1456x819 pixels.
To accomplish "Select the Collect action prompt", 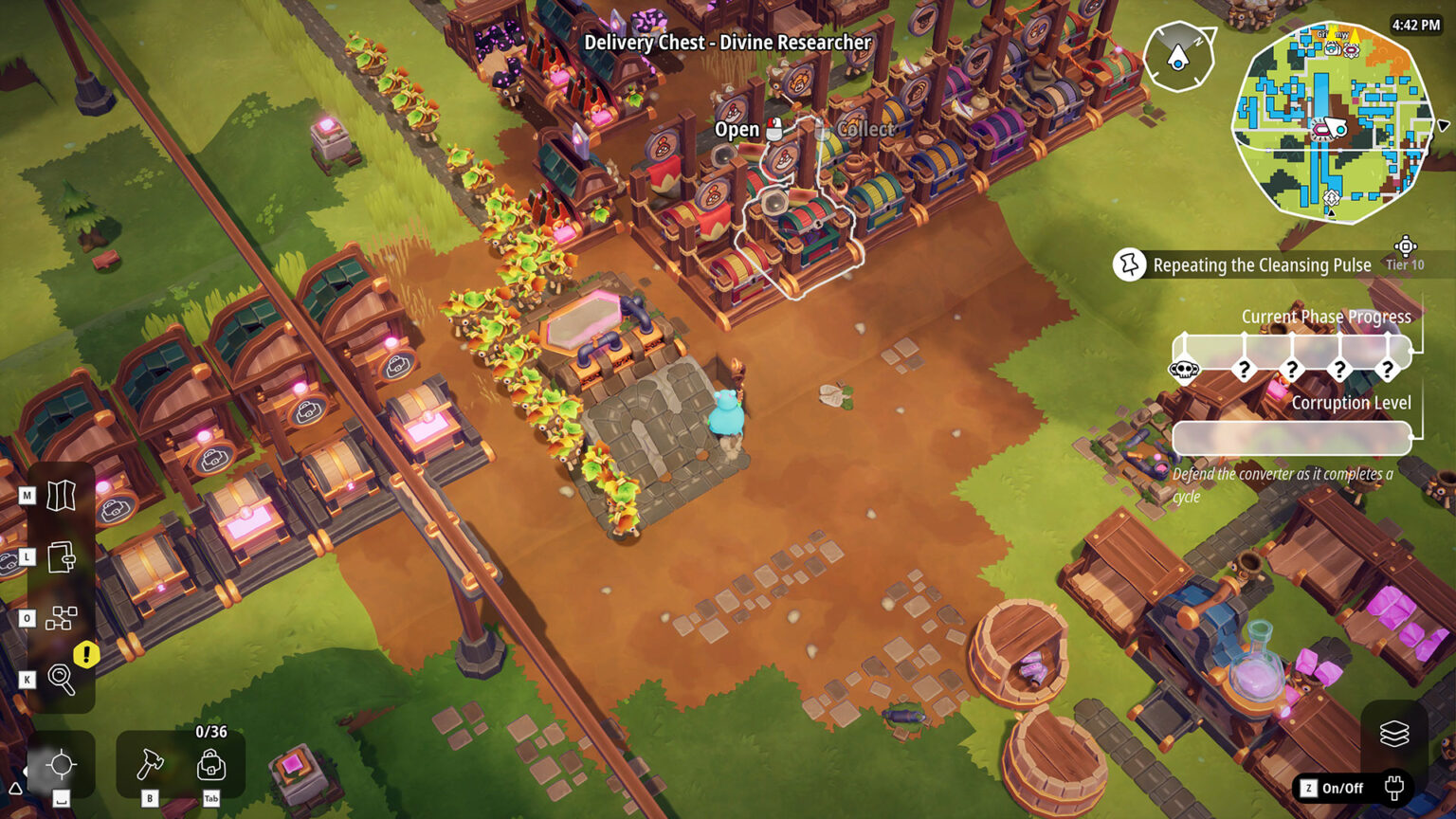I will coord(863,129).
